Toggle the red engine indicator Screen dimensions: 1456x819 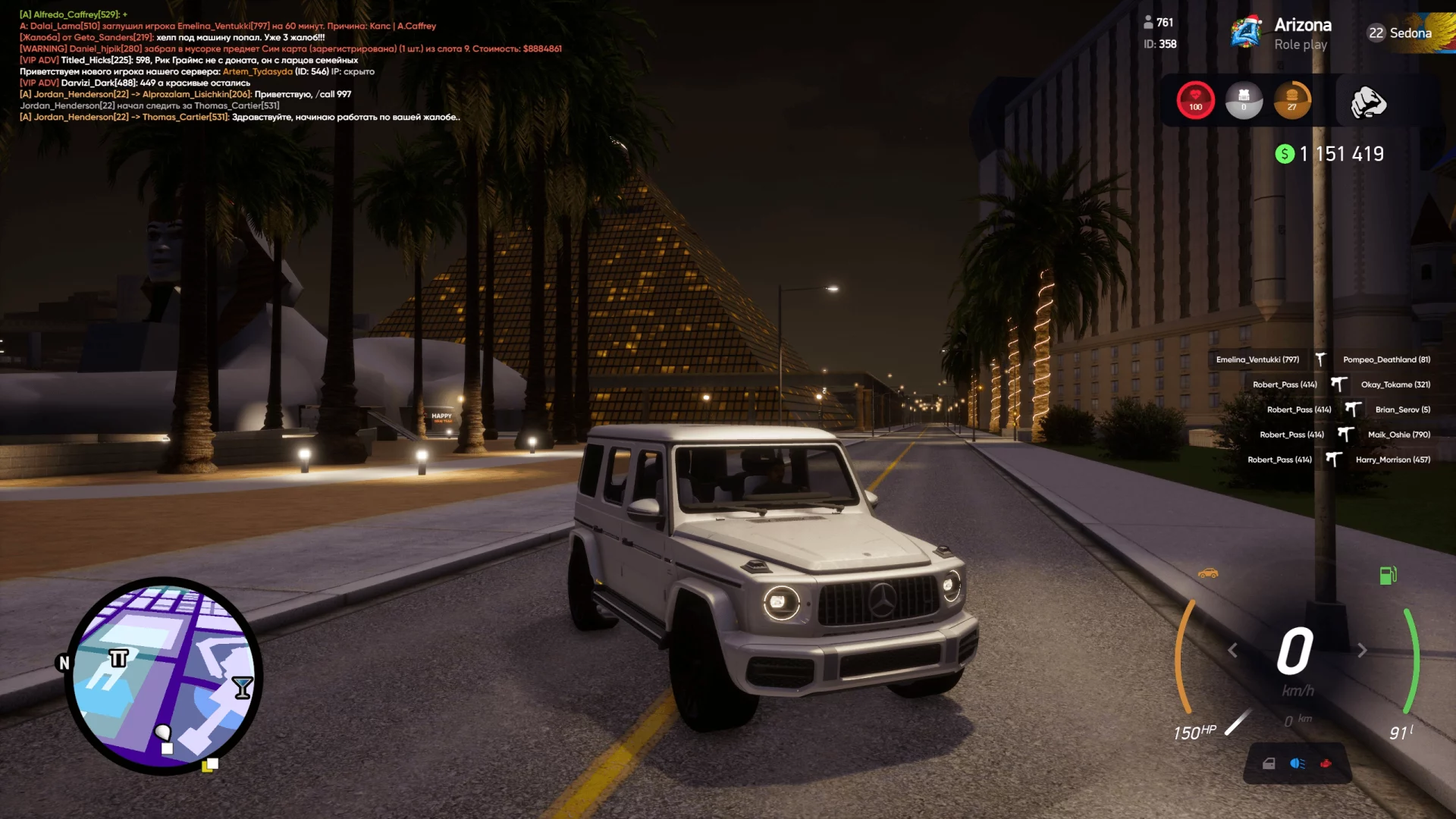click(x=1326, y=764)
